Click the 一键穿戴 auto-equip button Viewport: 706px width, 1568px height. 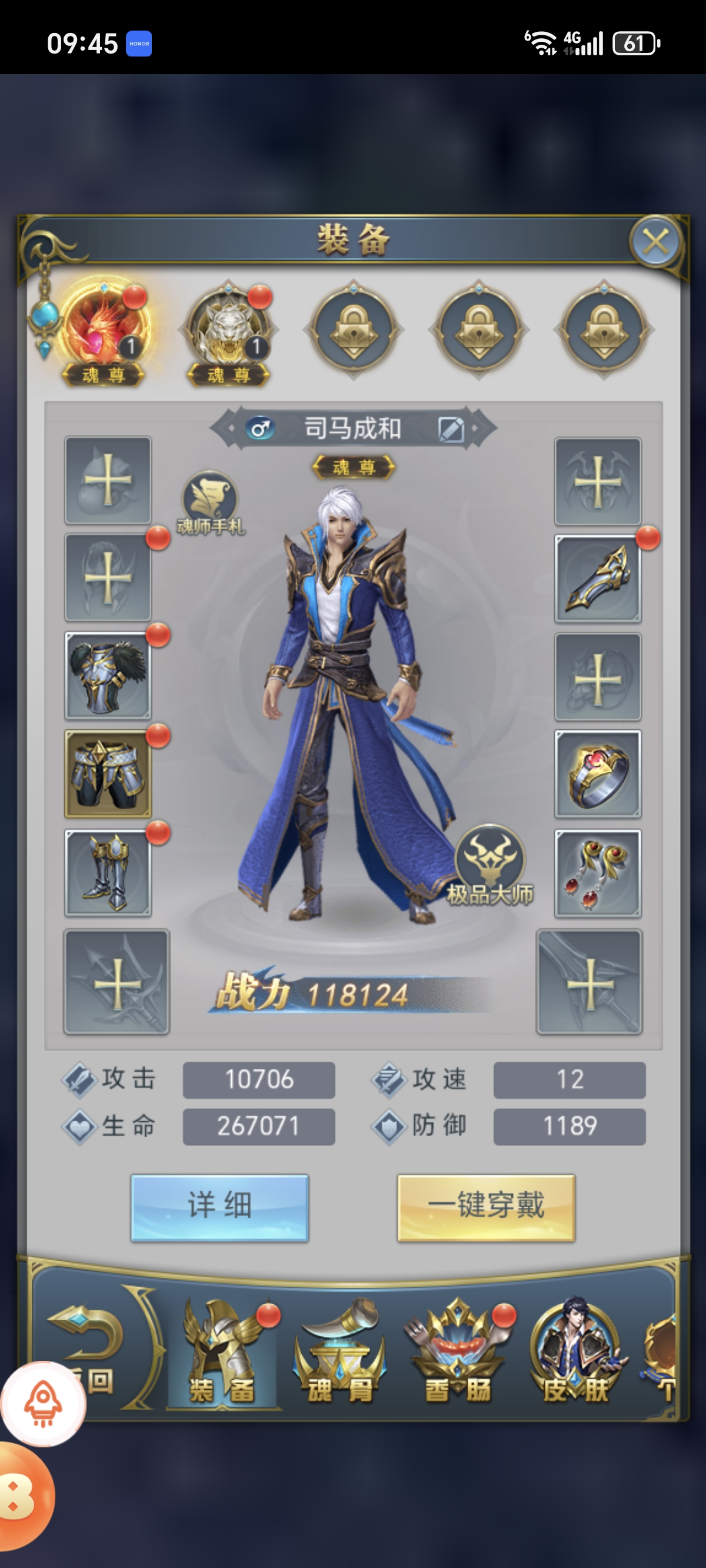click(486, 1207)
